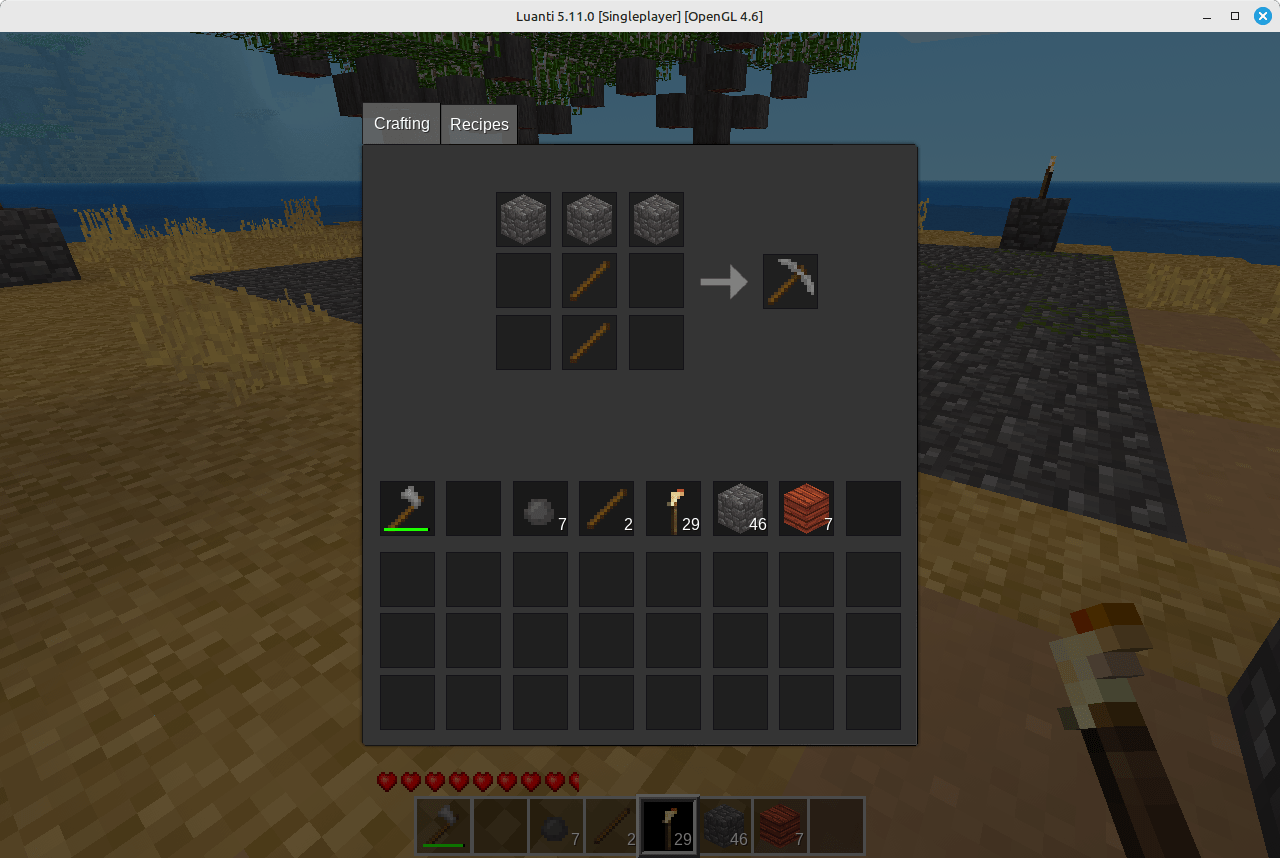Click the empty slot right of the bricks
The height and width of the screenshot is (858, 1280).
coord(873,508)
